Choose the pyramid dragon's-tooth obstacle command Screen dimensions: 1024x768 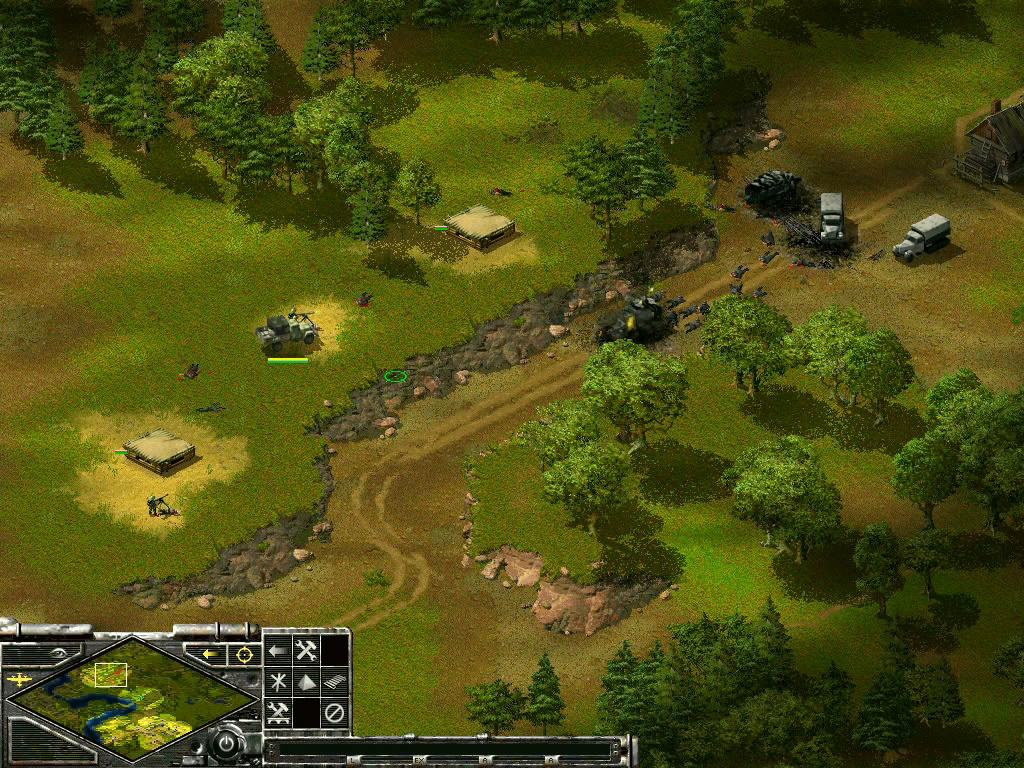(x=306, y=682)
